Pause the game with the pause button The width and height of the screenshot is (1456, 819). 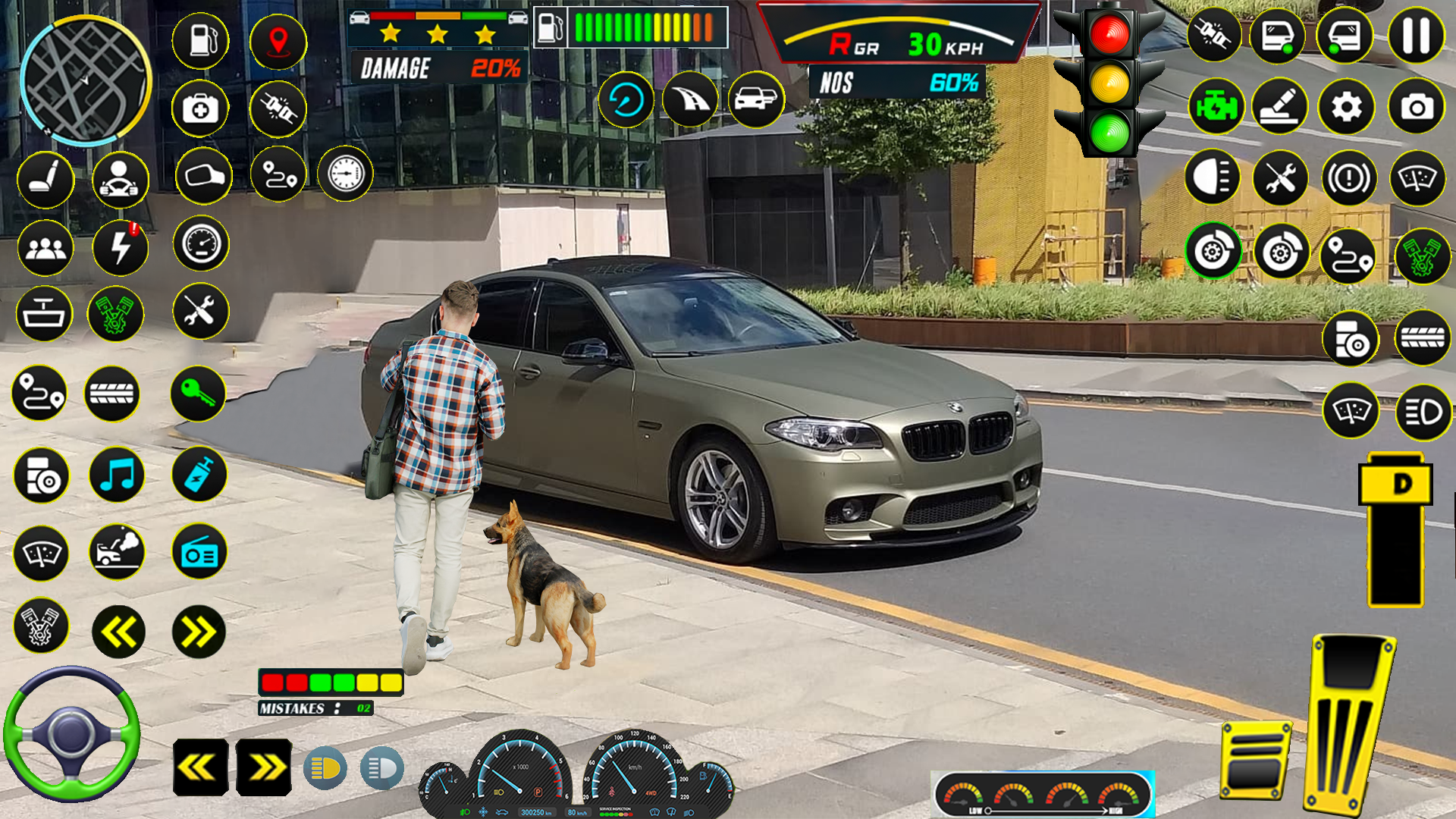1415,33
